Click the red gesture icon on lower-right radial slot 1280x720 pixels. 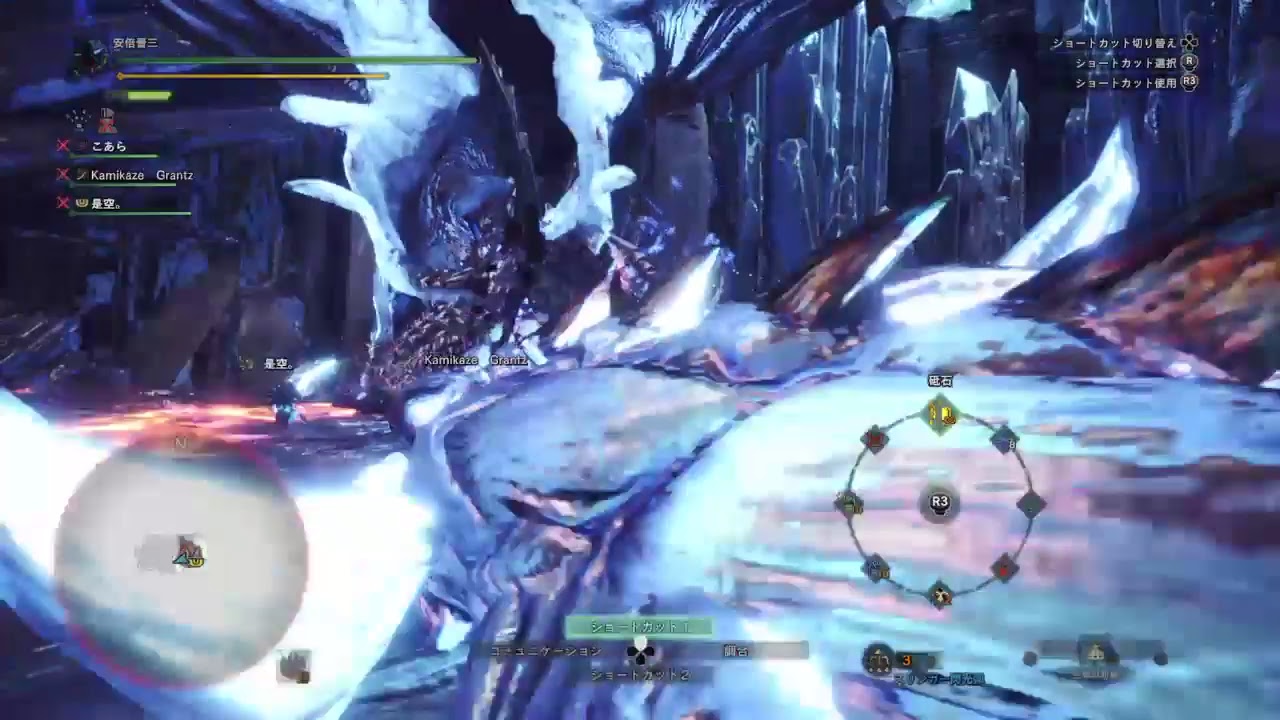[1003, 568]
